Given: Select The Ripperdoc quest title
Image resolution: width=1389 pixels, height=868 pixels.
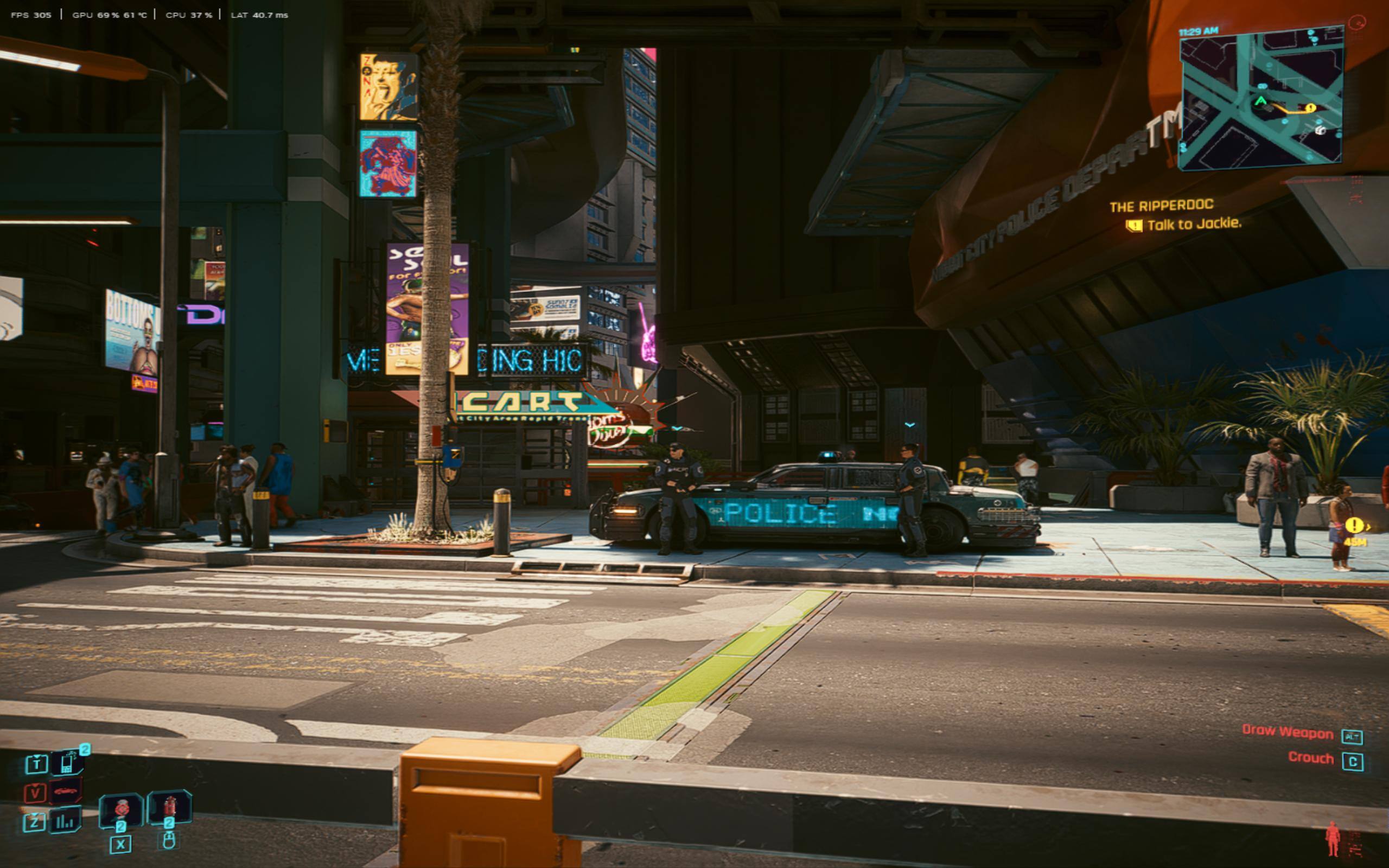Looking at the screenshot, I should pos(1161,206).
